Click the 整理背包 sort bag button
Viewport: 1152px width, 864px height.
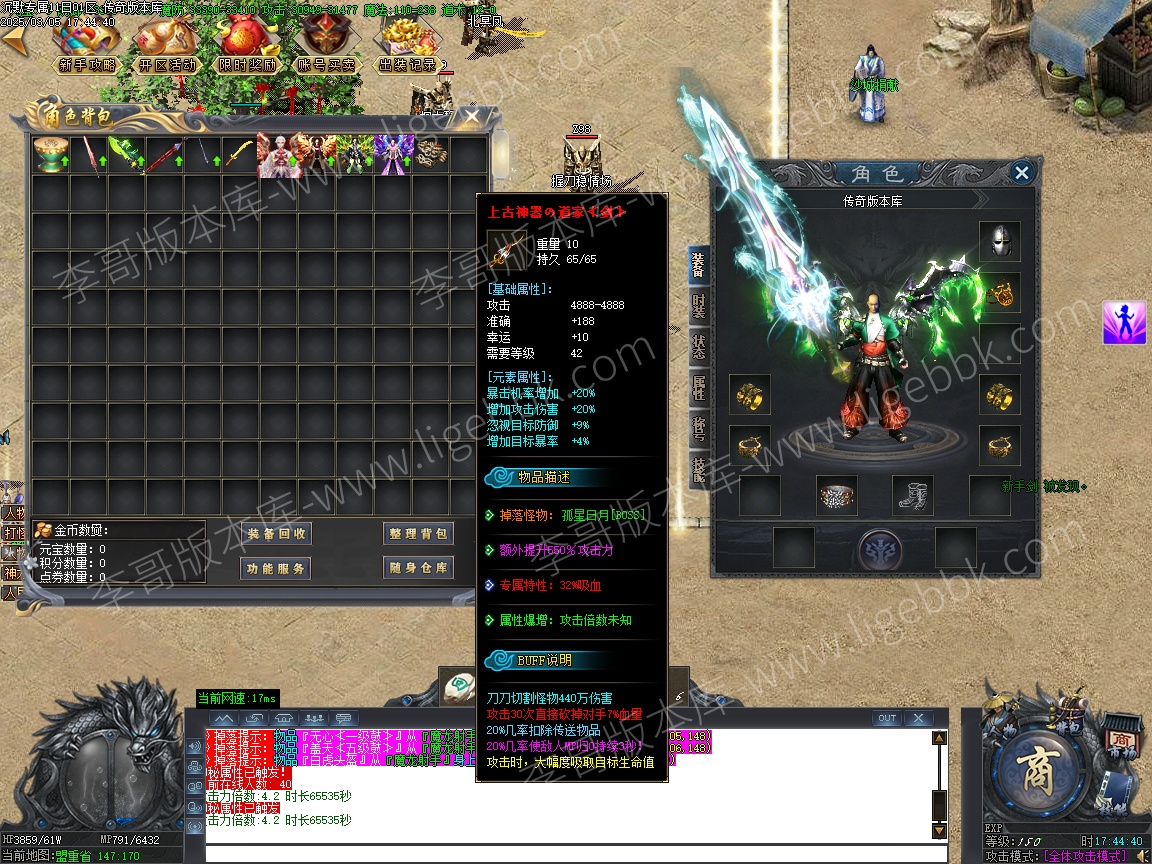click(x=418, y=534)
